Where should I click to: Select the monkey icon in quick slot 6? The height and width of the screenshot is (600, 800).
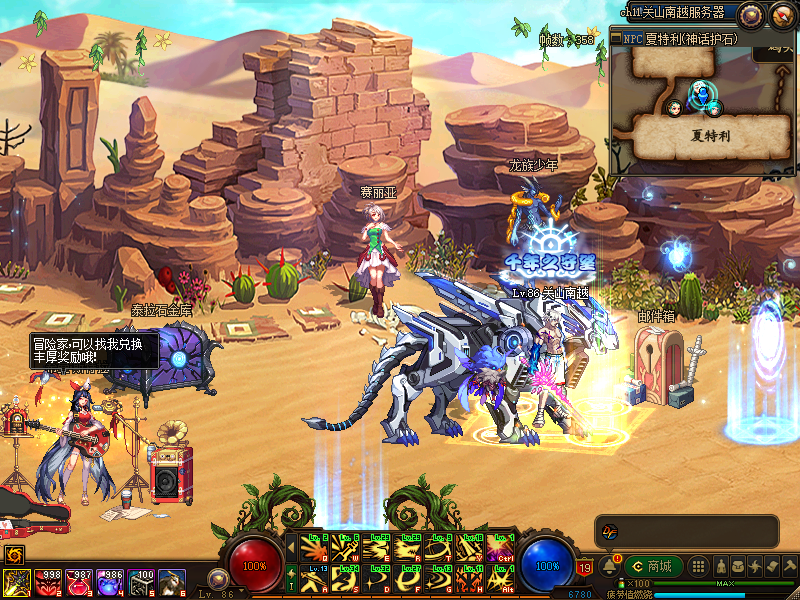click(171, 583)
